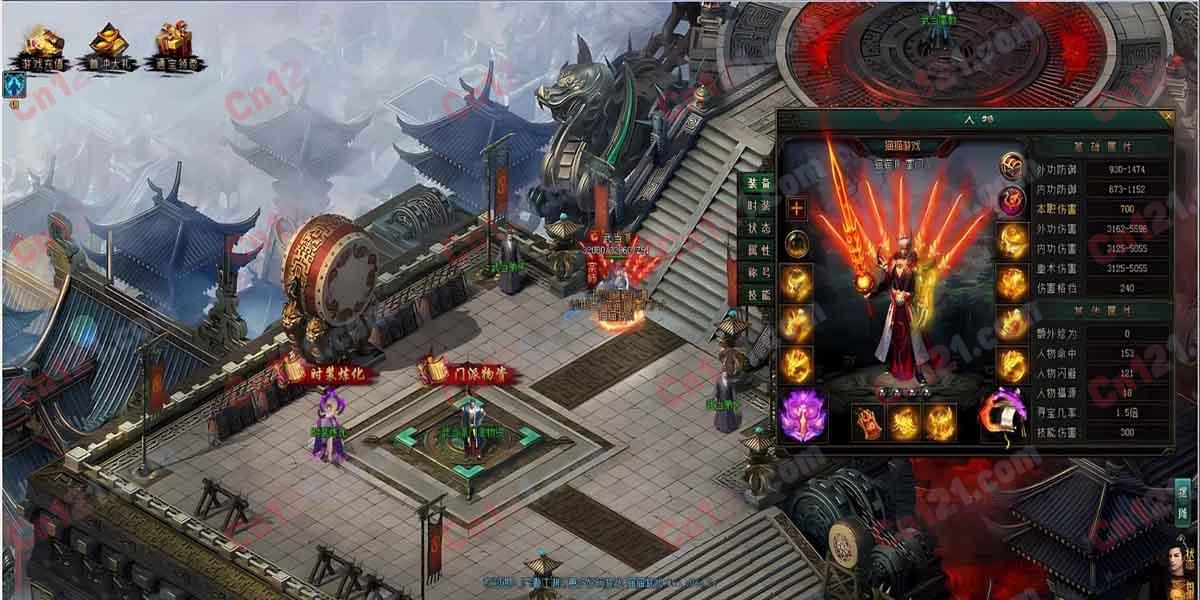Switch to the 时装 fashion tab
This screenshot has width=1200, height=600.
click(x=758, y=206)
